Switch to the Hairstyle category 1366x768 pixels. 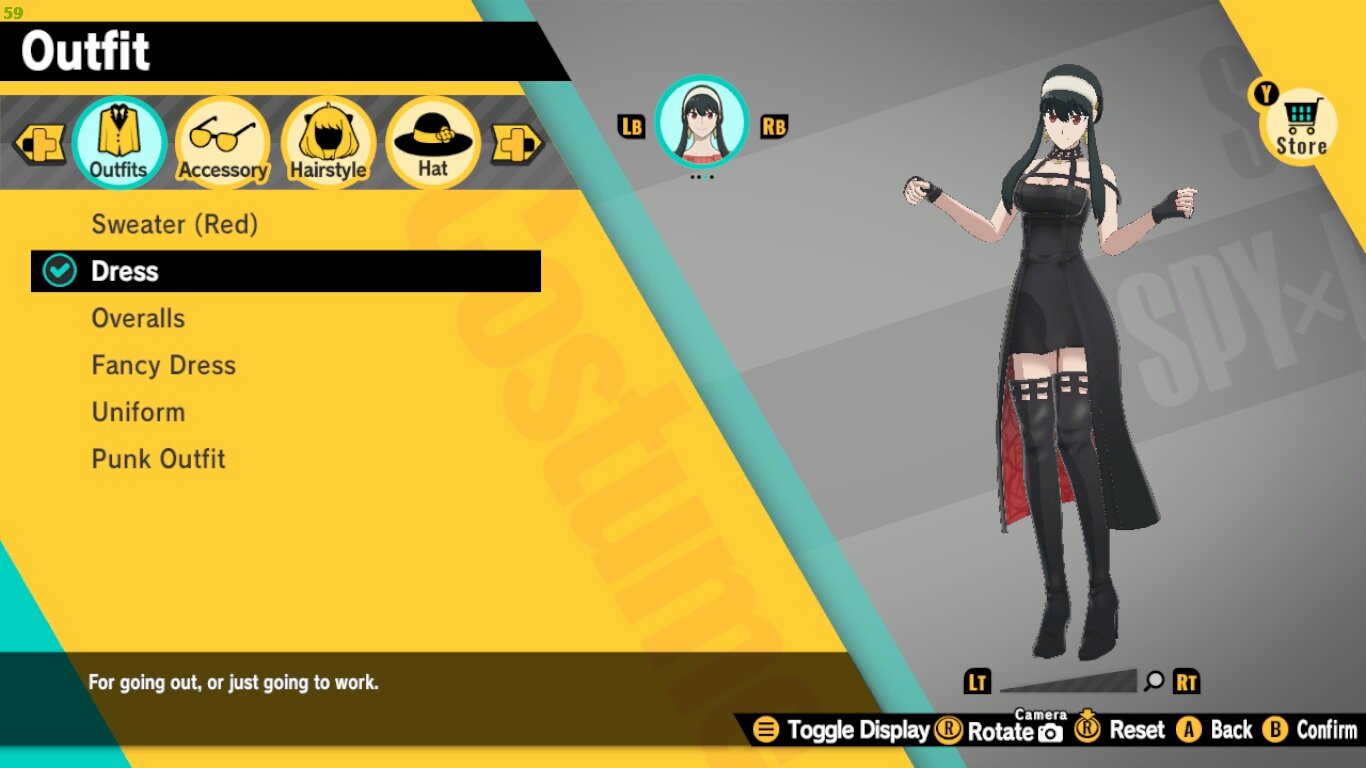[x=328, y=135]
